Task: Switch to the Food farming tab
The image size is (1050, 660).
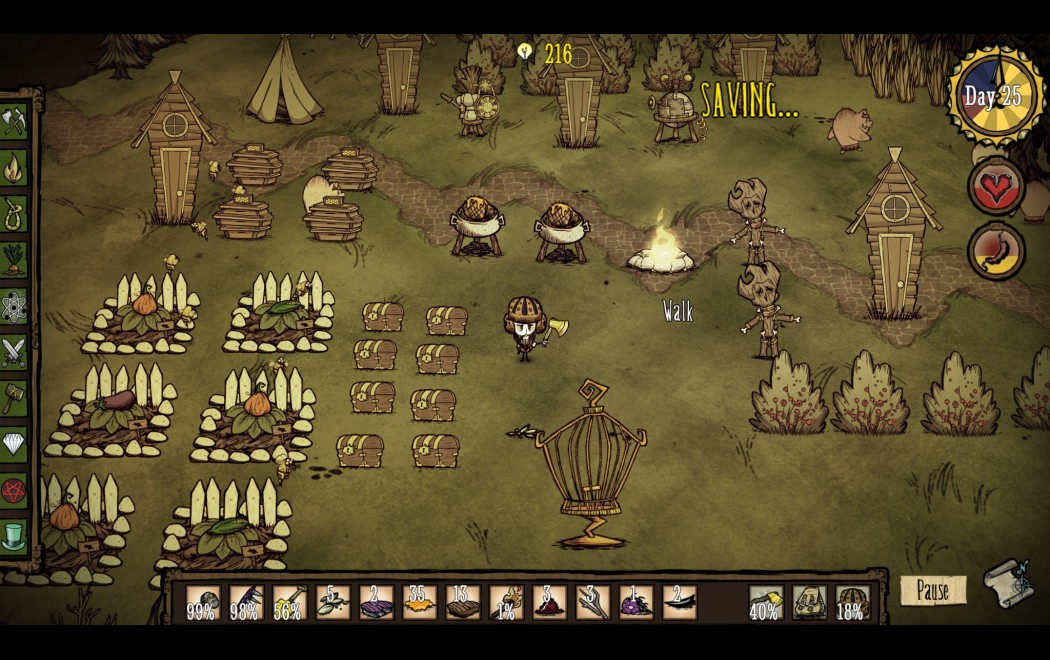Action: click(14, 259)
